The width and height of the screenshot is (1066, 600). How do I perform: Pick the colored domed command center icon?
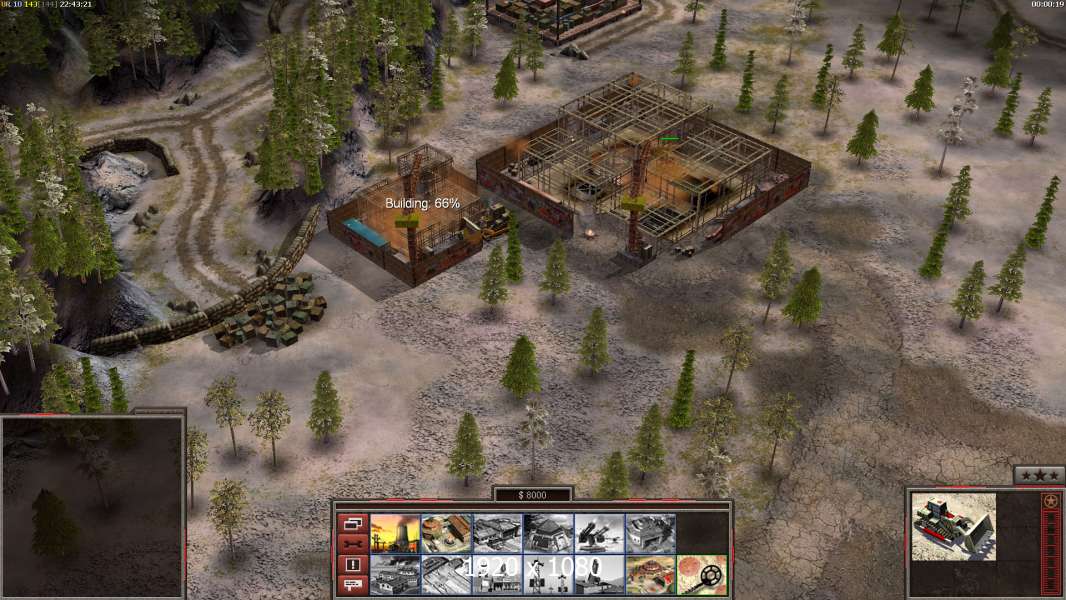point(650,575)
